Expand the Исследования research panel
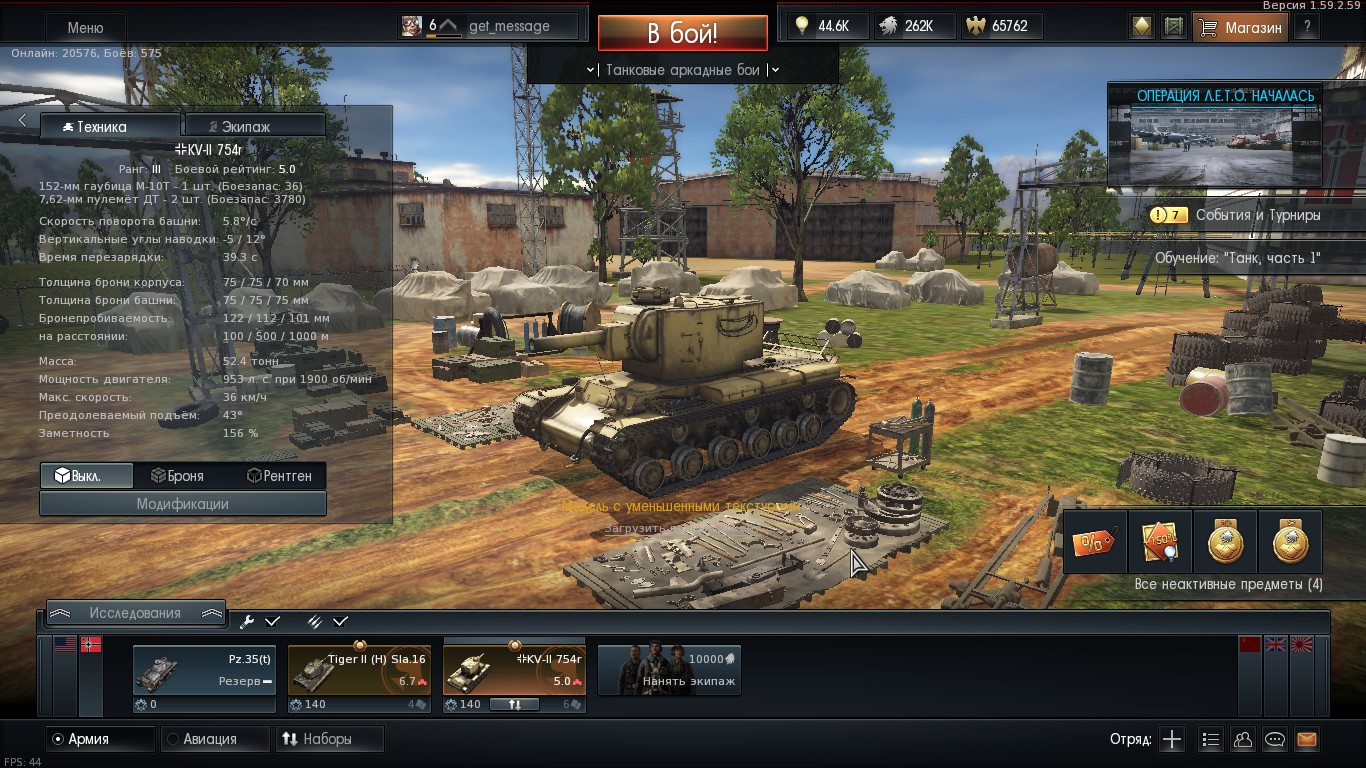1366x768 pixels. click(135, 613)
